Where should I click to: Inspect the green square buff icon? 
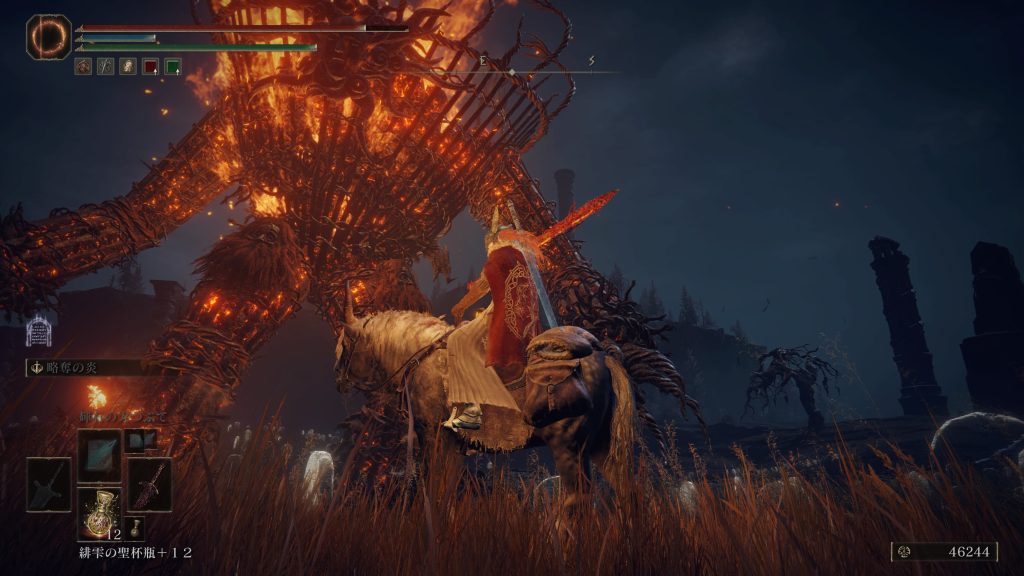[x=172, y=67]
